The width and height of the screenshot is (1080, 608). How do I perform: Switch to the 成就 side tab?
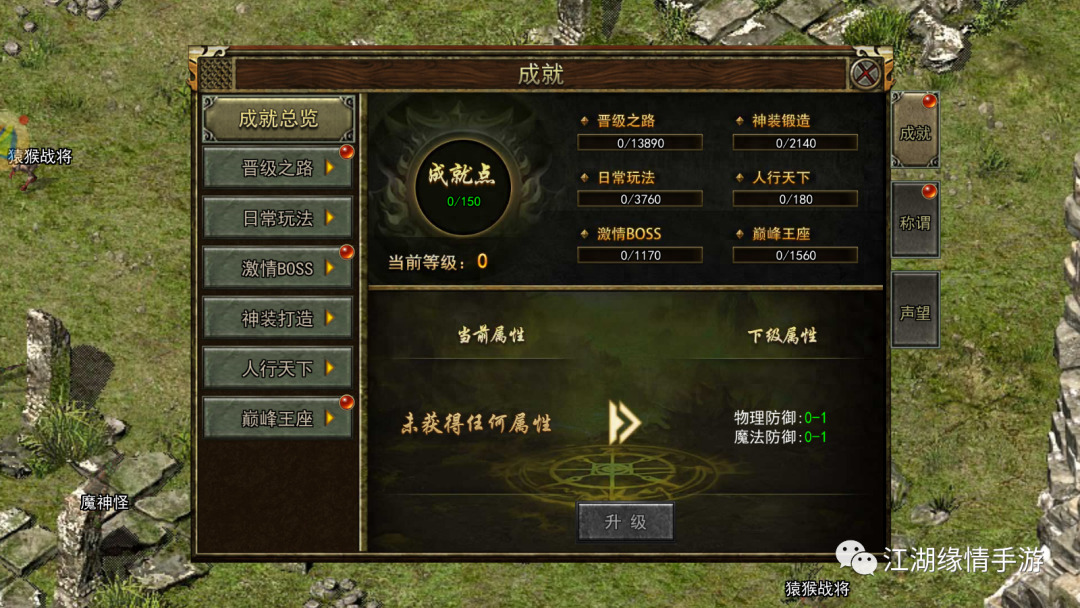click(915, 132)
